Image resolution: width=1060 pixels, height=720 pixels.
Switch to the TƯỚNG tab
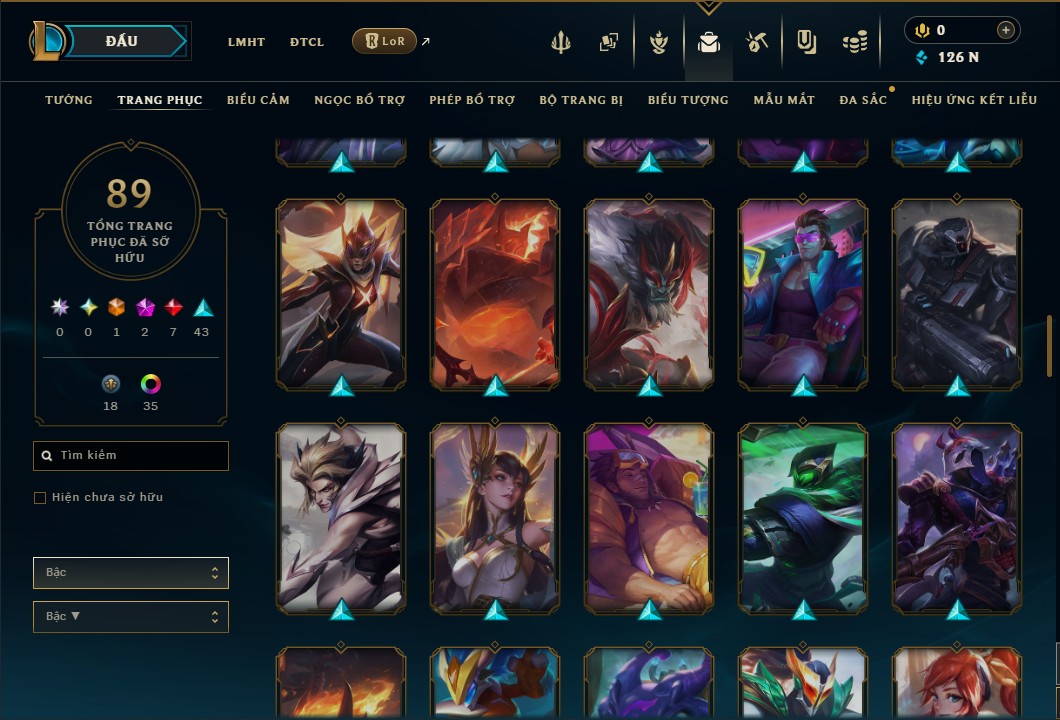(69, 100)
